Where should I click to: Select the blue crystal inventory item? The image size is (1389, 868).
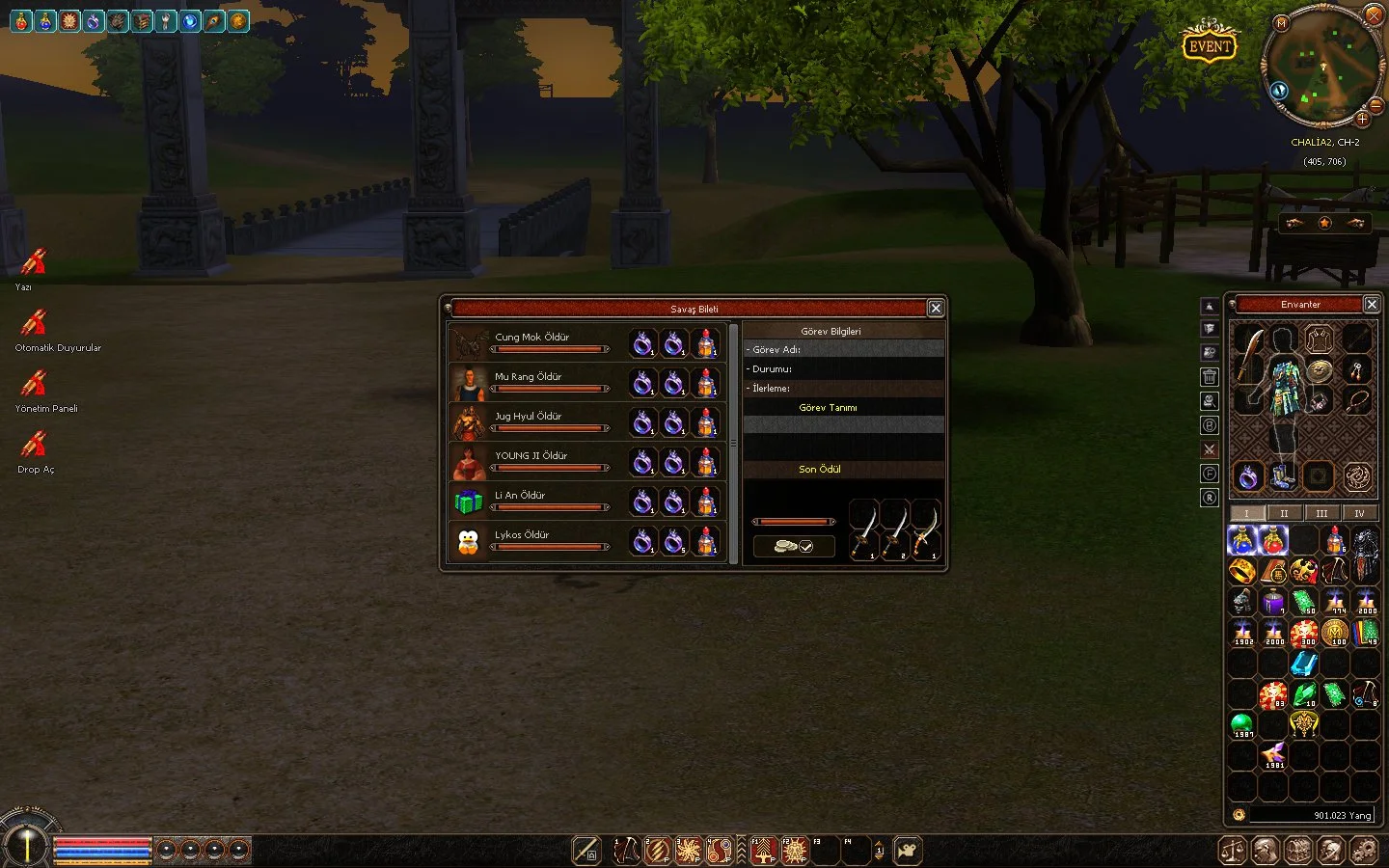(x=1303, y=664)
